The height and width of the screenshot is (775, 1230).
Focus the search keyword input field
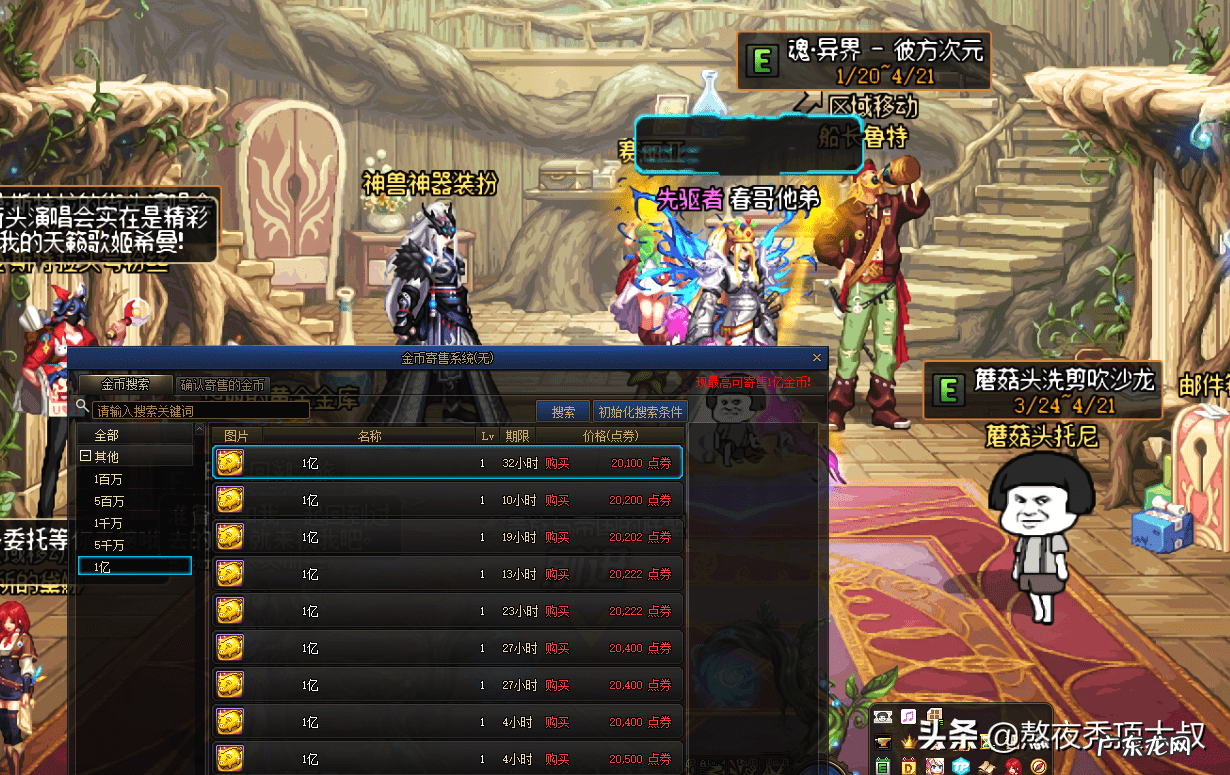pos(200,411)
